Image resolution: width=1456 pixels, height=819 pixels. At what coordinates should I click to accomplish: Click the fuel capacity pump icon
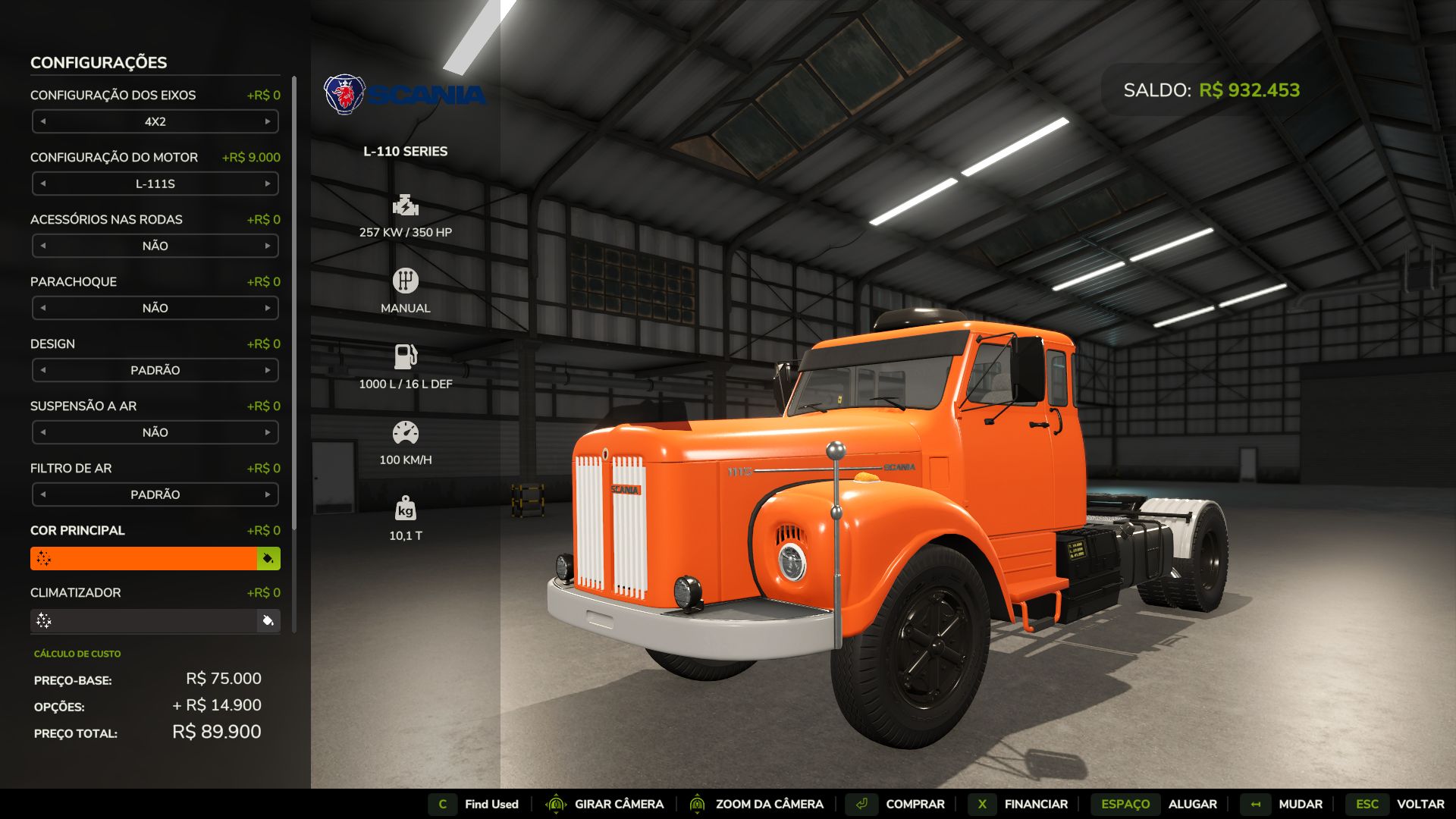tap(406, 356)
